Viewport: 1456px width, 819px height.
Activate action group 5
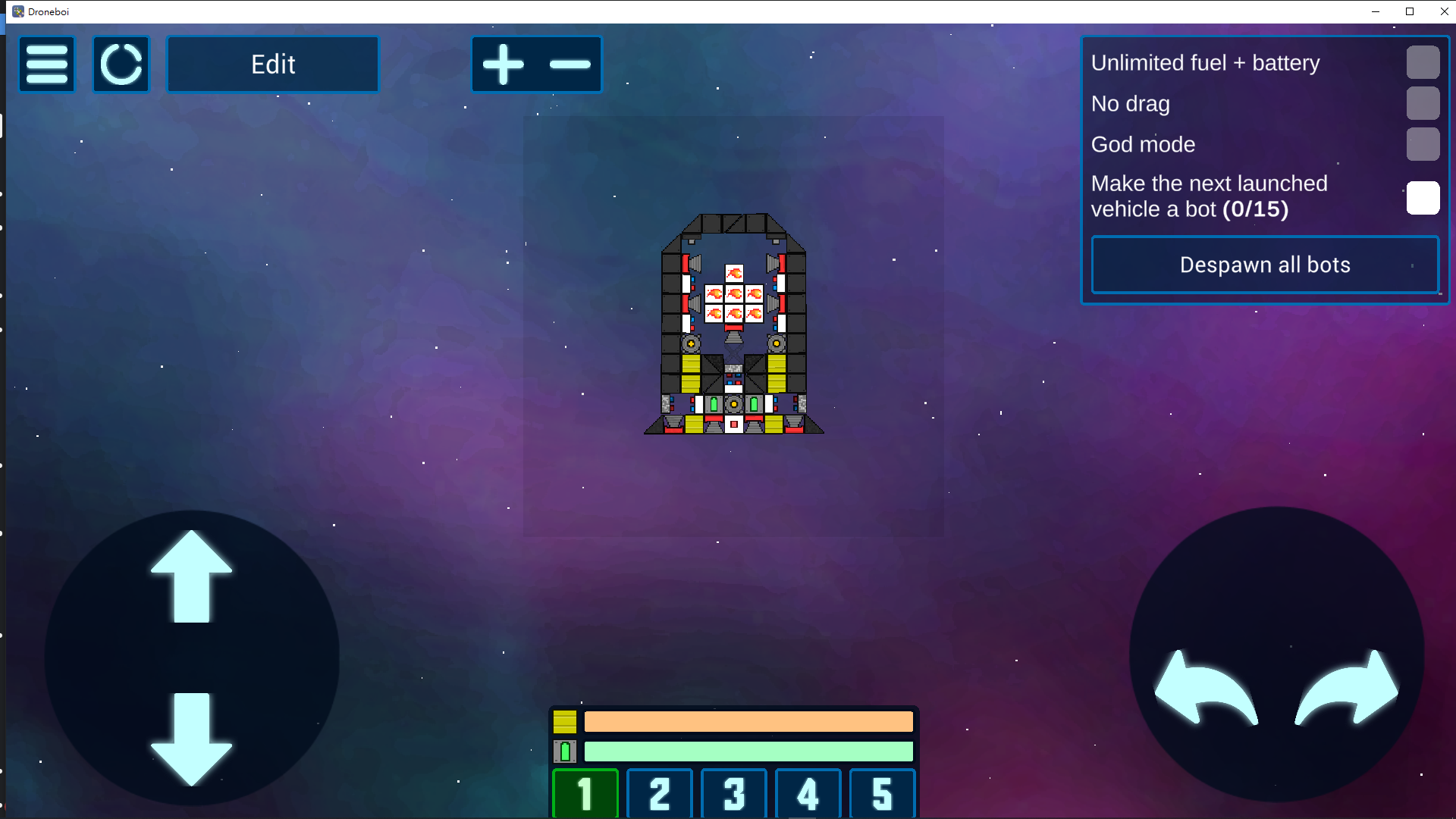point(883,793)
